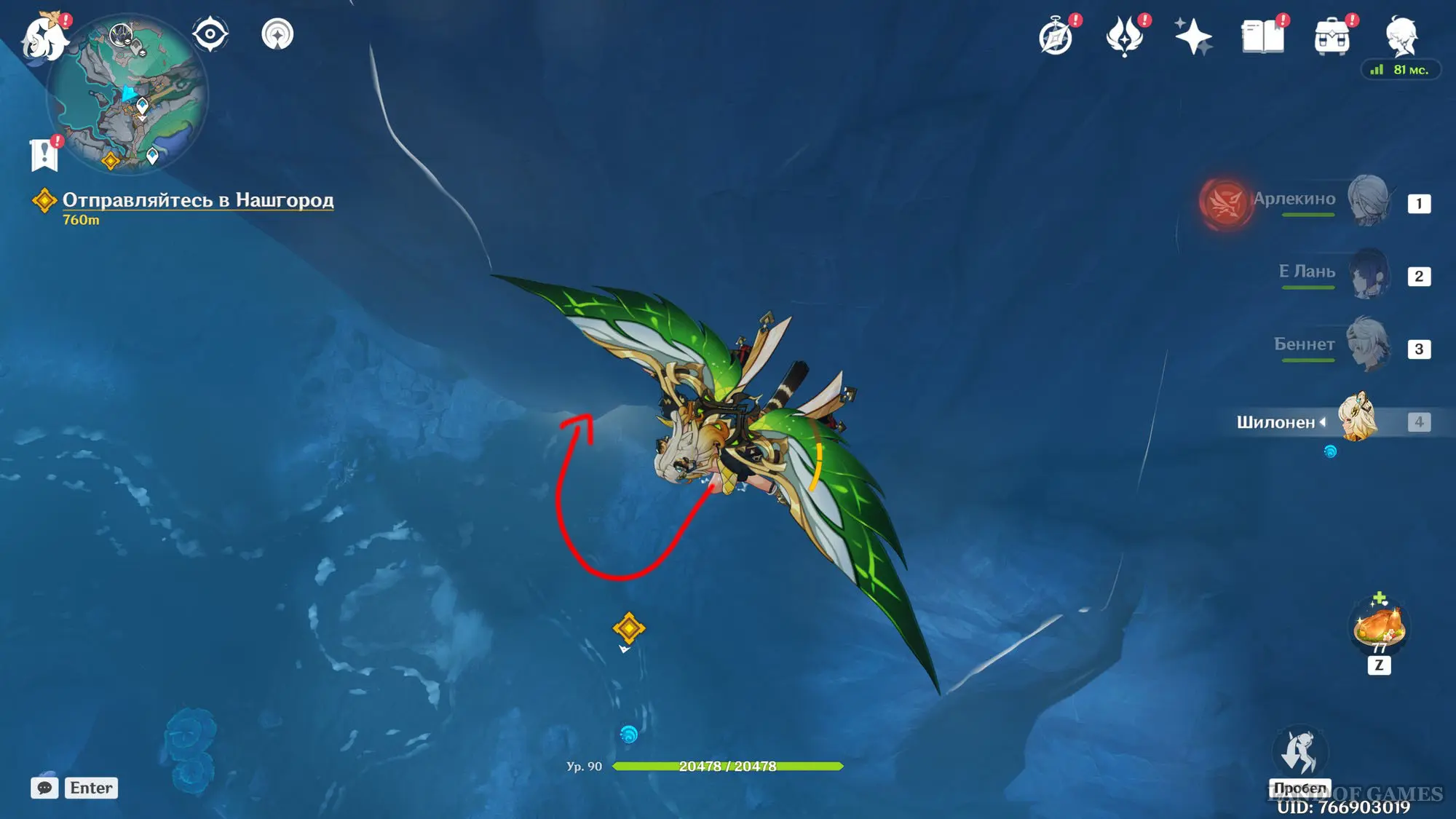Open the adventurer handbook icon
This screenshot has height=819, width=1456.
pyautogui.click(x=1262, y=36)
